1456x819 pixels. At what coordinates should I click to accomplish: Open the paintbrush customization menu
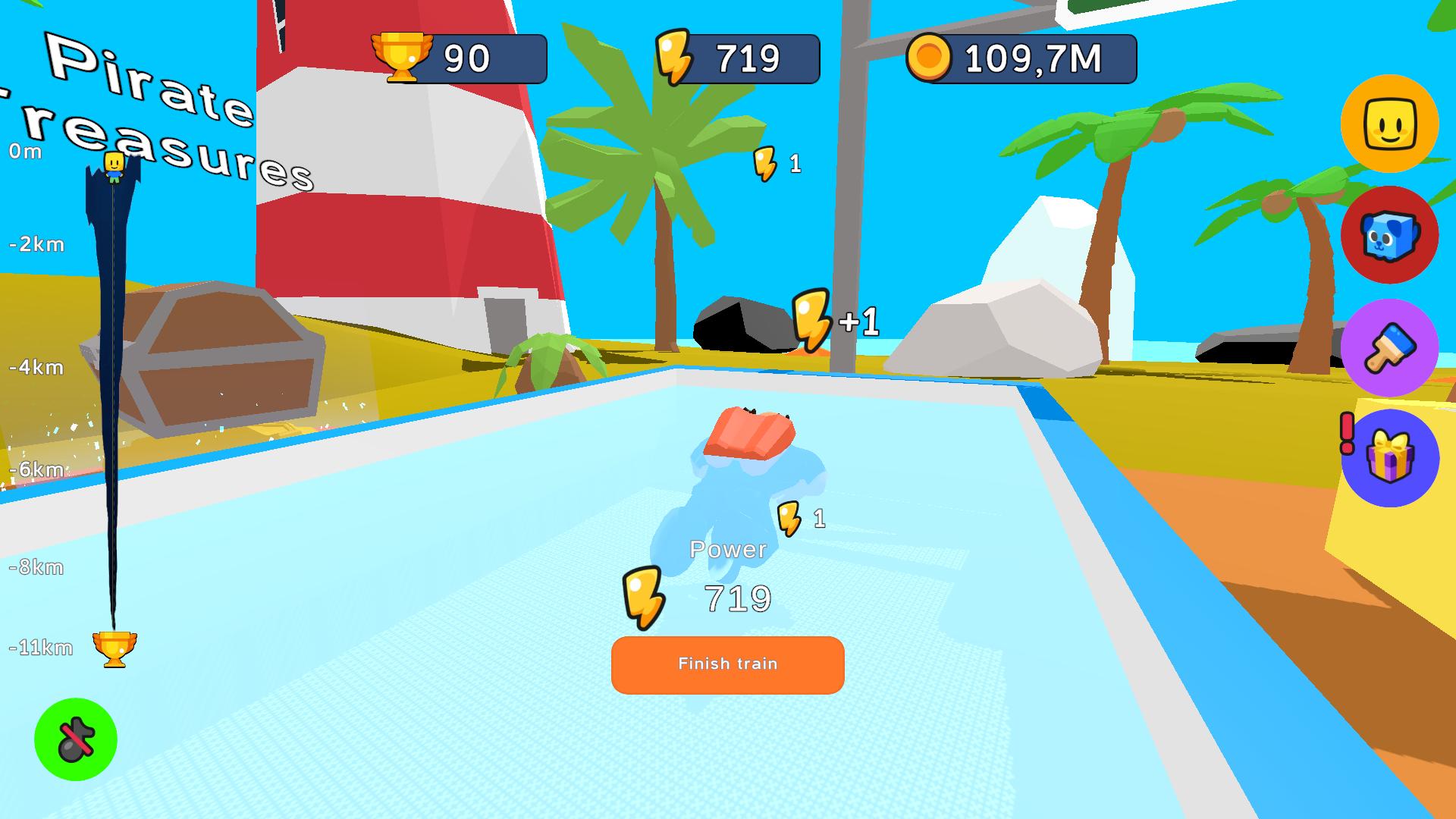coord(1390,347)
